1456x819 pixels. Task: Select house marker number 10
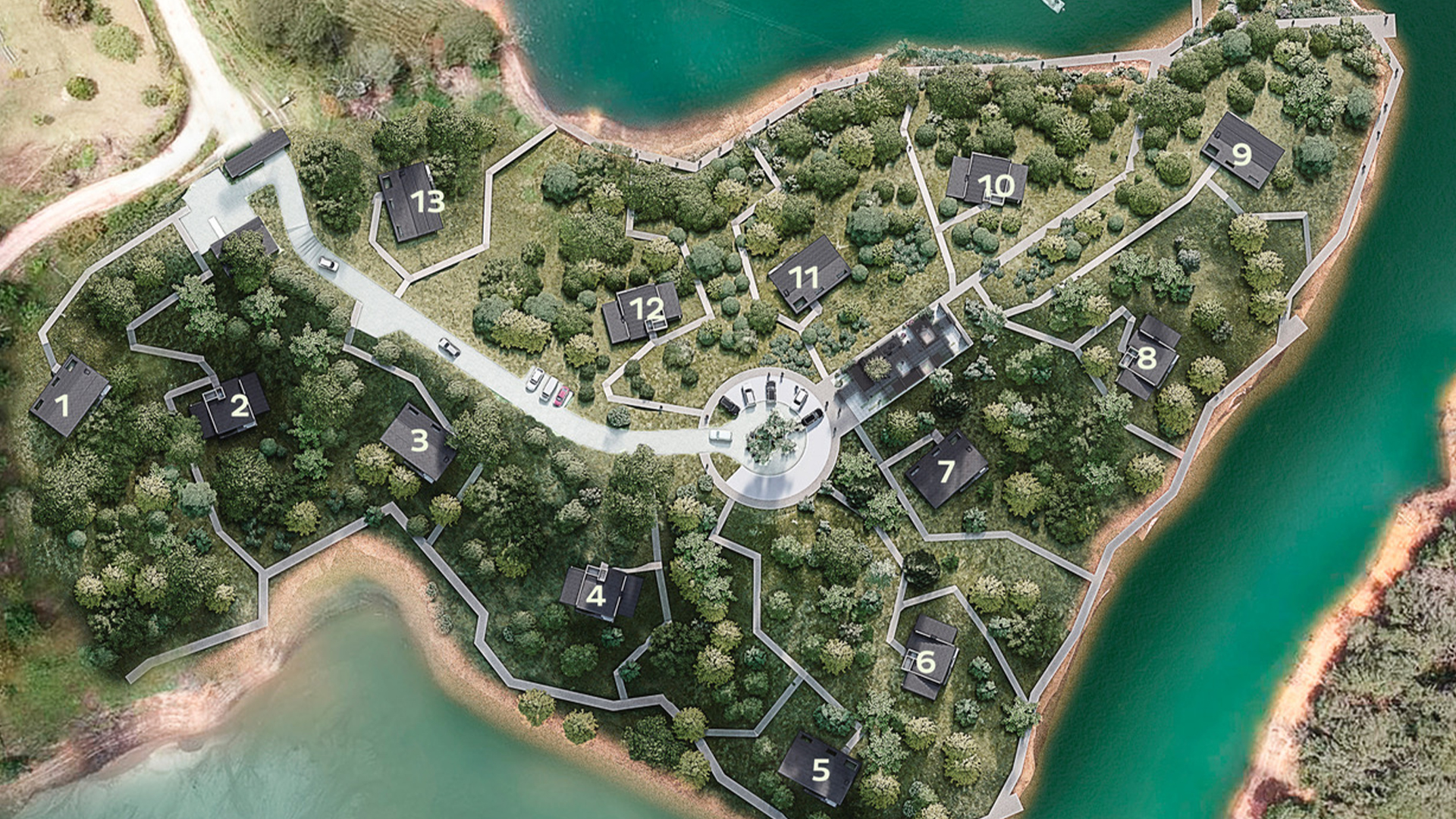tap(996, 185)
